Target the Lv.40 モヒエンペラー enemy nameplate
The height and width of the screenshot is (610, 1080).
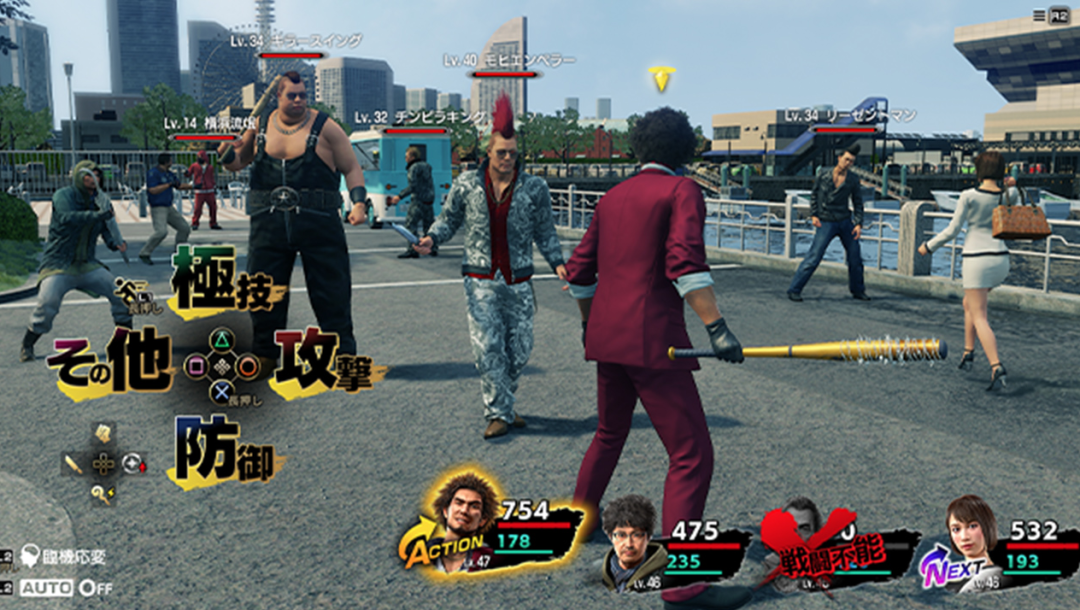coord(509,61)
